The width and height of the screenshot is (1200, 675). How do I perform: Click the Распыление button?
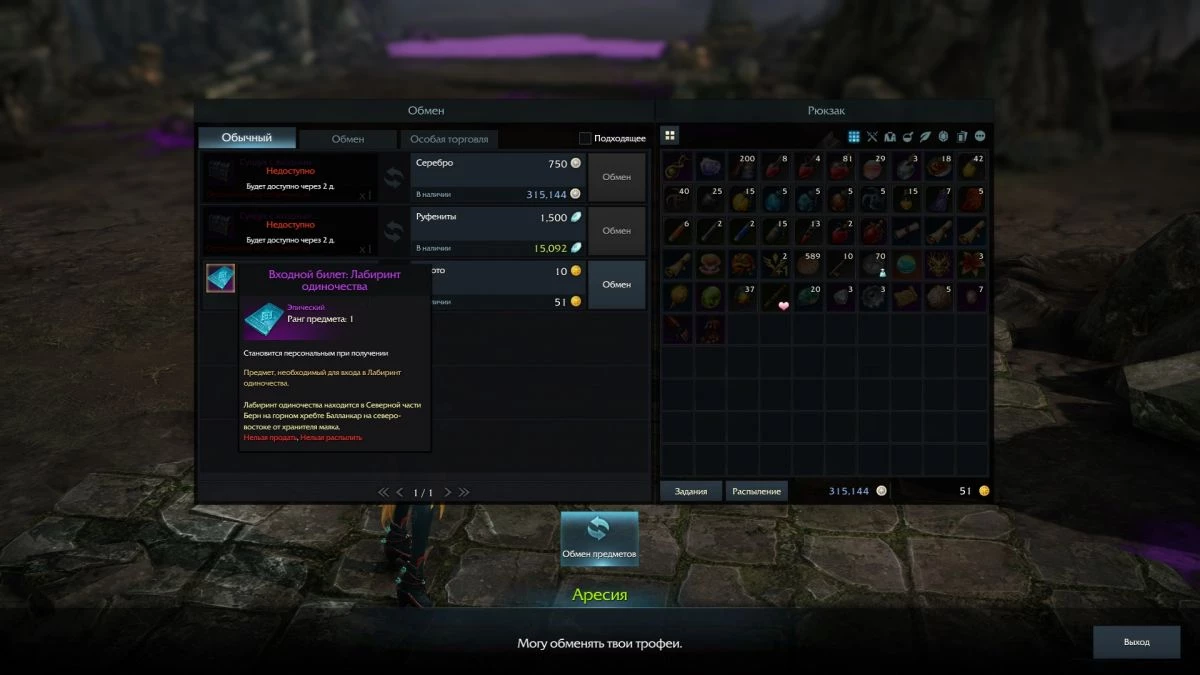click(756, 491)
